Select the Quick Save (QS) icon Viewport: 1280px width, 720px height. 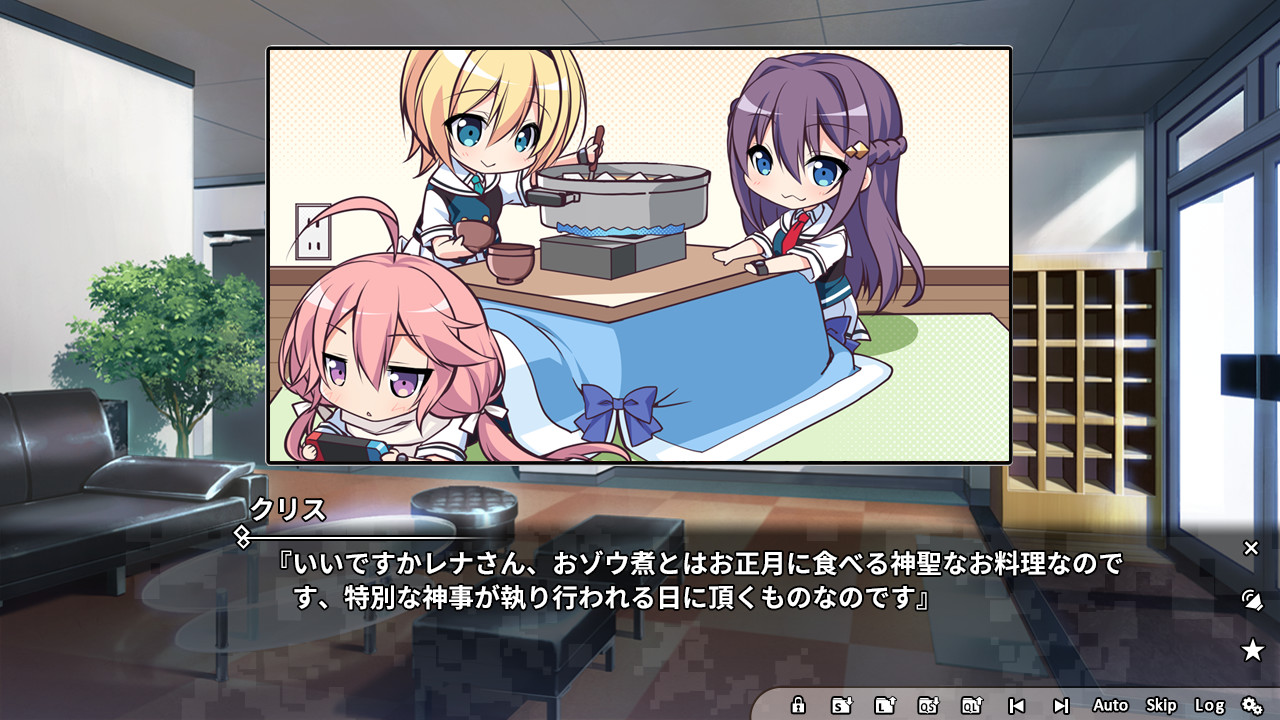926,705
